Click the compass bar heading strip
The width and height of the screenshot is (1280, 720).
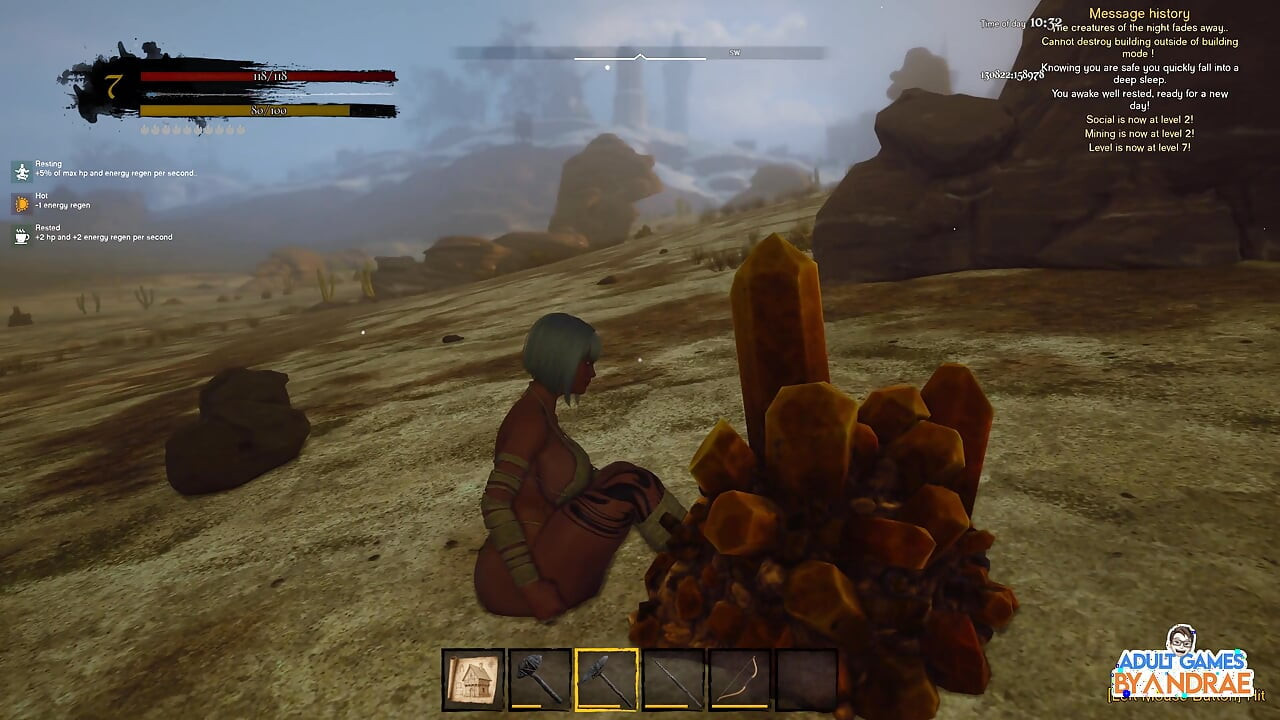coord(640,53)
